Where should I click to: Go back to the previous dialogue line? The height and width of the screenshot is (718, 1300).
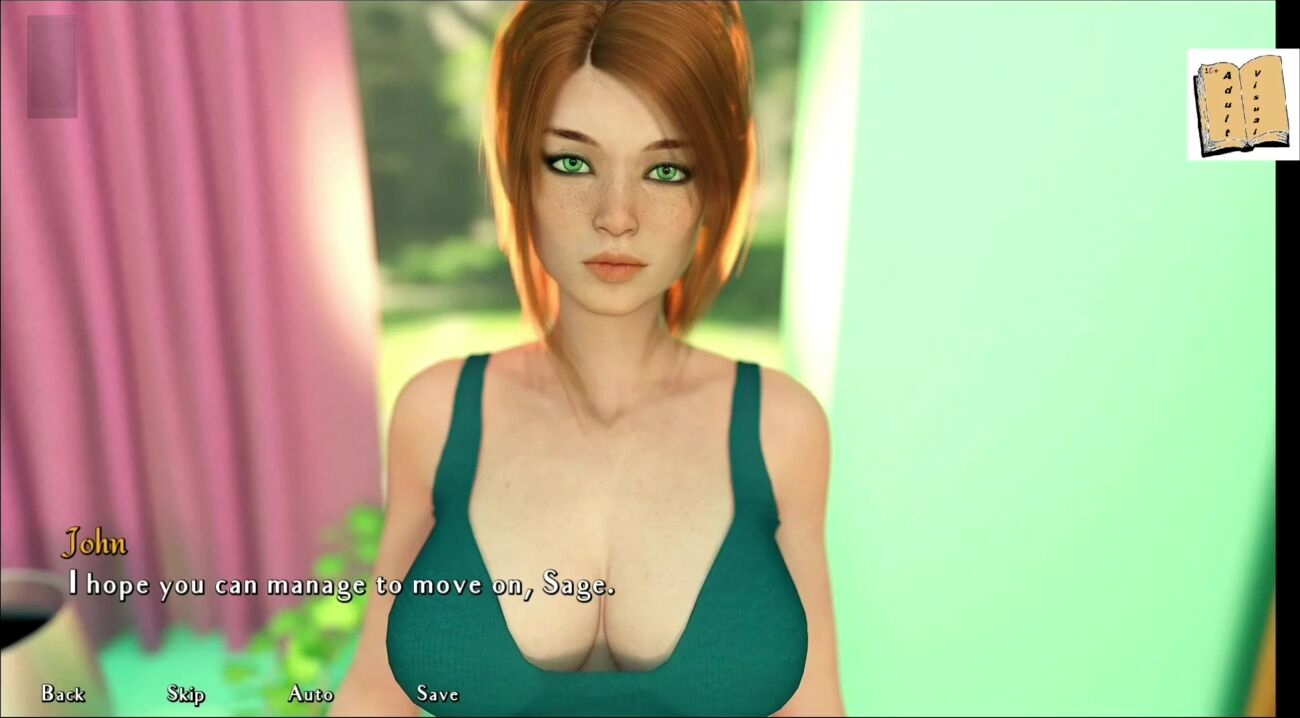(x=62, y=693)
